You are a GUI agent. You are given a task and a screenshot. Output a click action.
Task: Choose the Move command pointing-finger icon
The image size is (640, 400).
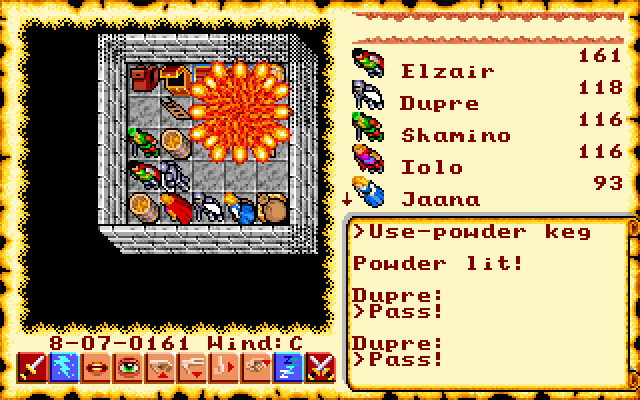pyautogui.click(x=224, y=369)
